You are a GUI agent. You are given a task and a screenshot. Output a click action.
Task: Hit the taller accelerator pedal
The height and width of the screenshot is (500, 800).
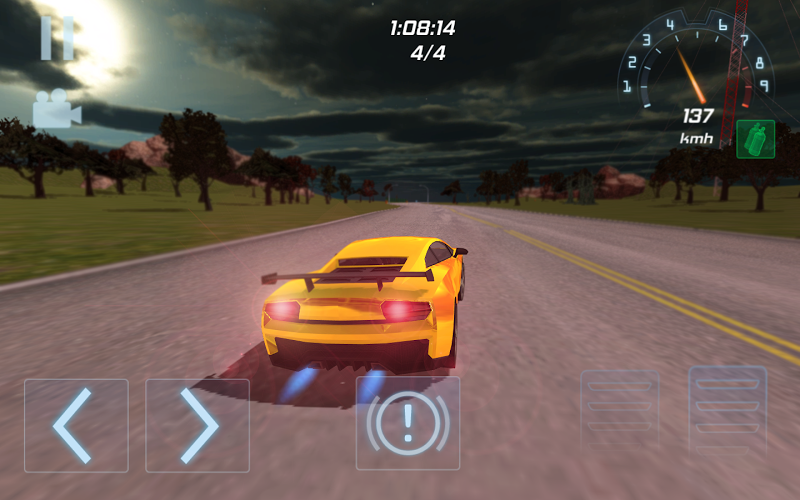[727, 411]
